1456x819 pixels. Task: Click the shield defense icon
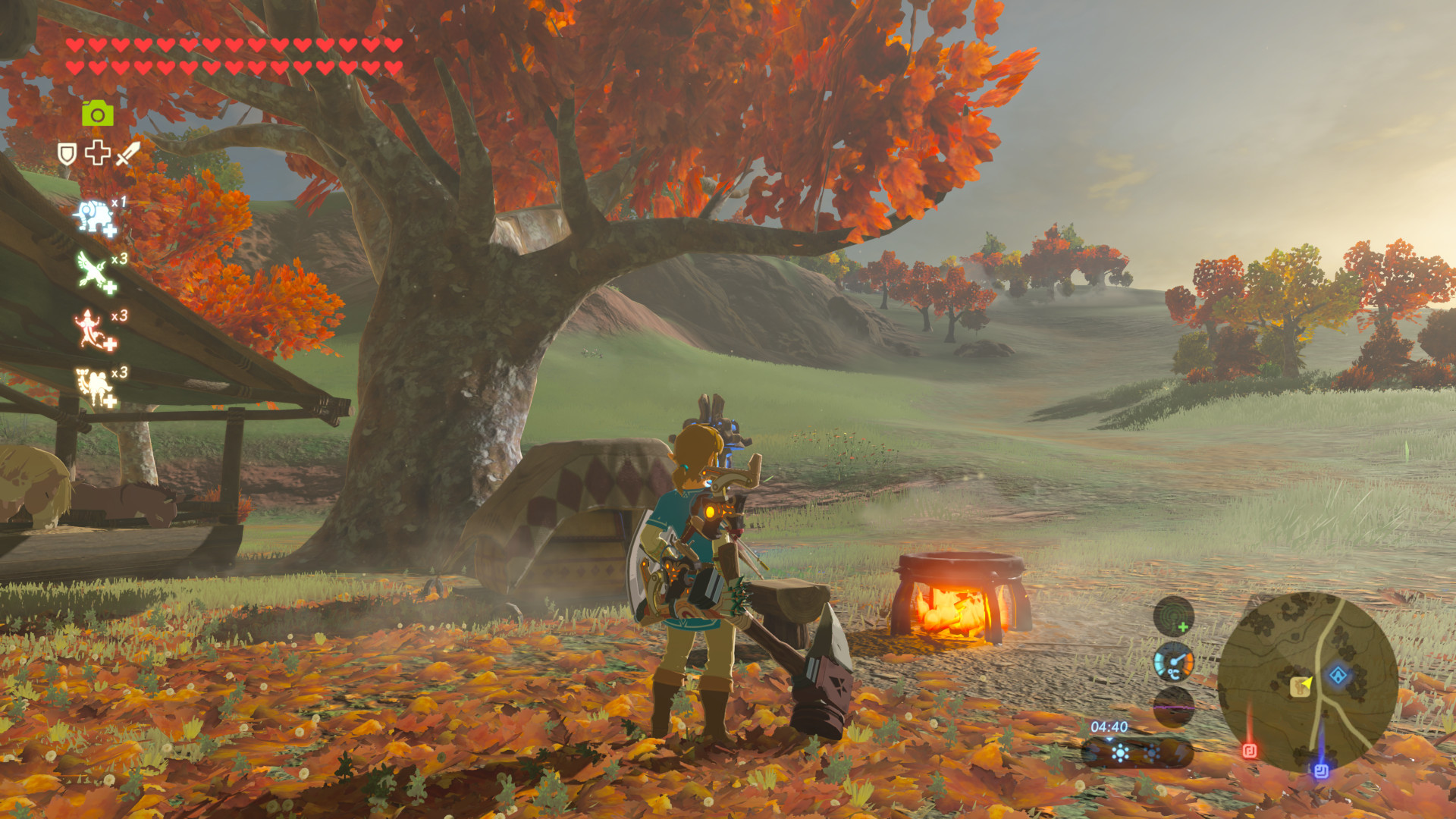67,153
